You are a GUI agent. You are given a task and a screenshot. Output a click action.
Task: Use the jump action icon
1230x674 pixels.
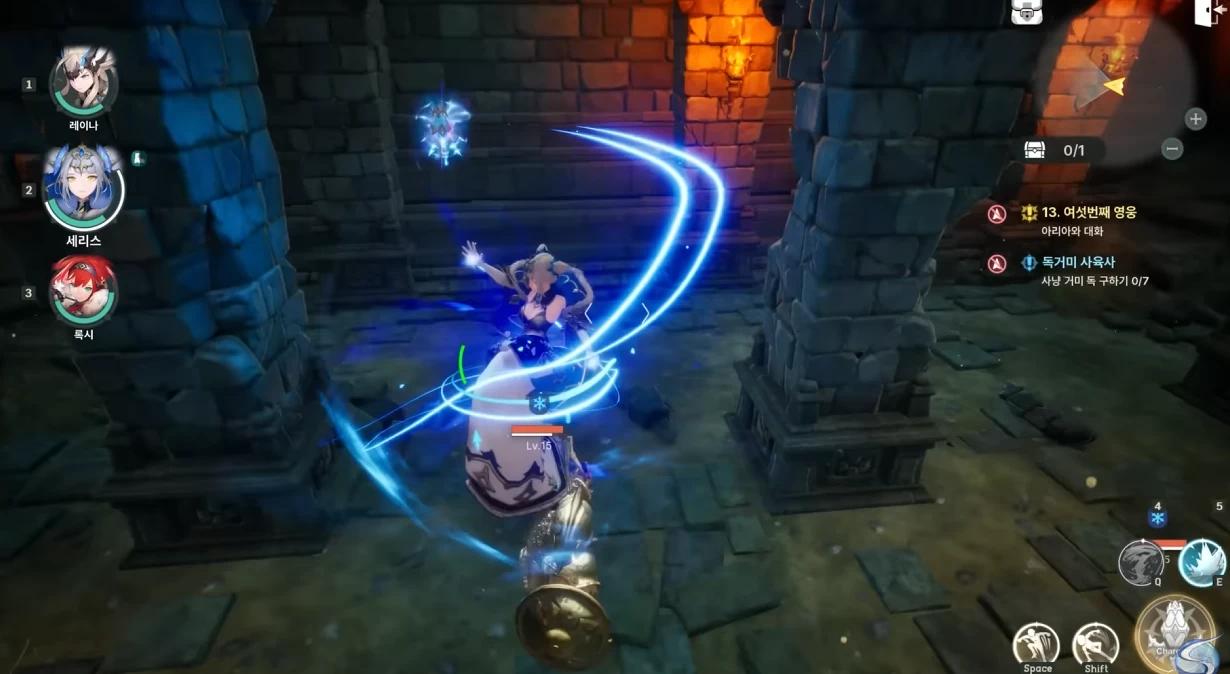click(x=1036, y=645)
